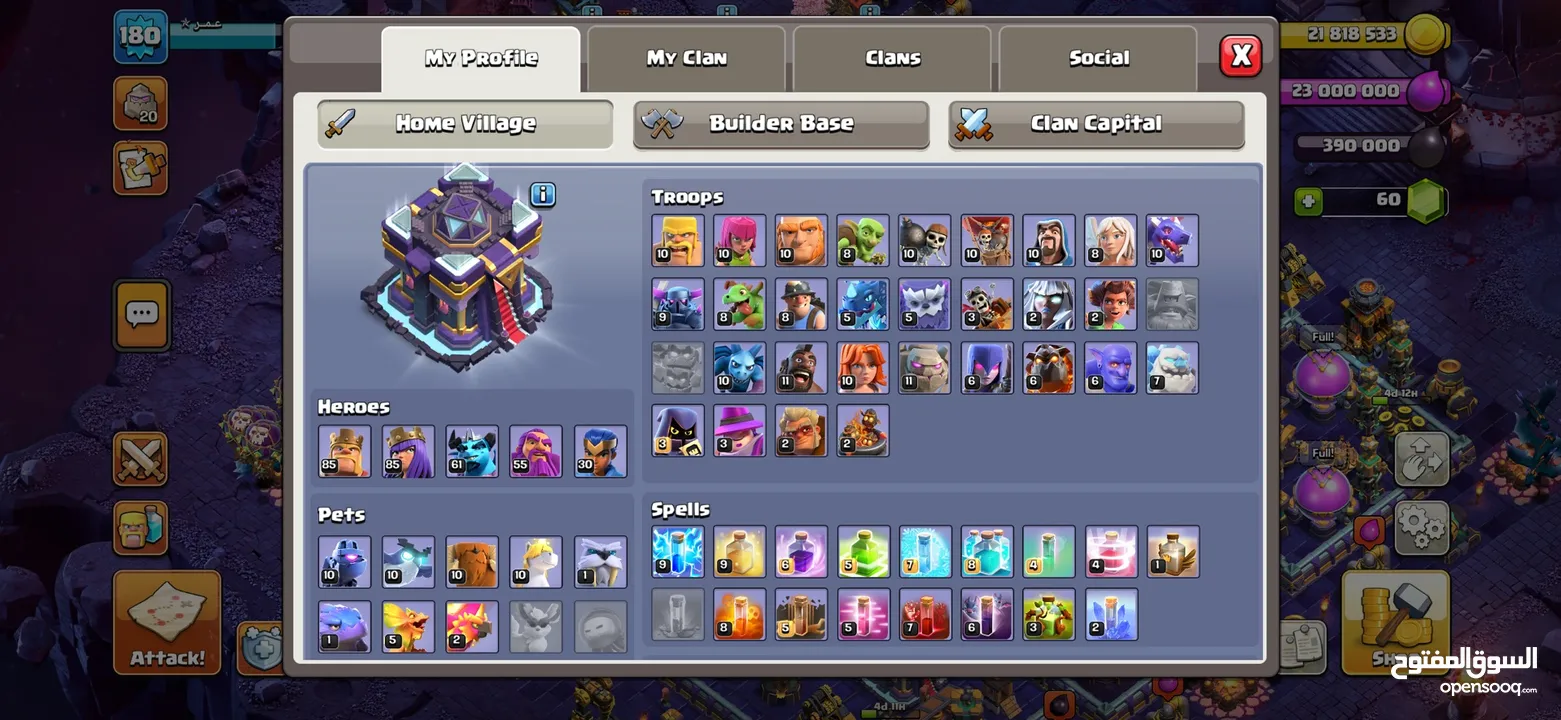Open the layout copy icon below the builders
The width and height of the screenshot is (1561, 720).
click(140, 168)
